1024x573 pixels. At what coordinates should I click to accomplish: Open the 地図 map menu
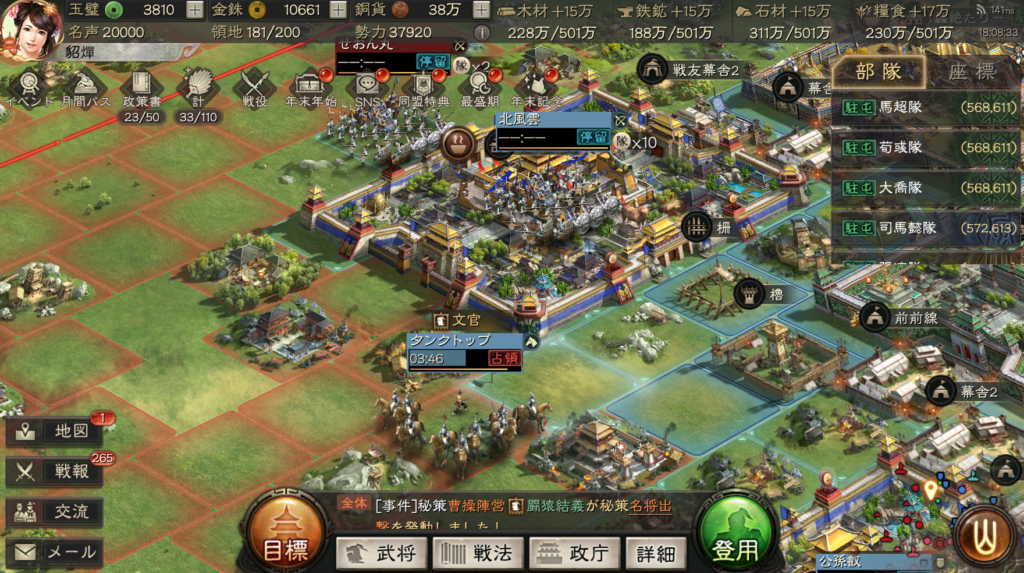click(55, 431)
